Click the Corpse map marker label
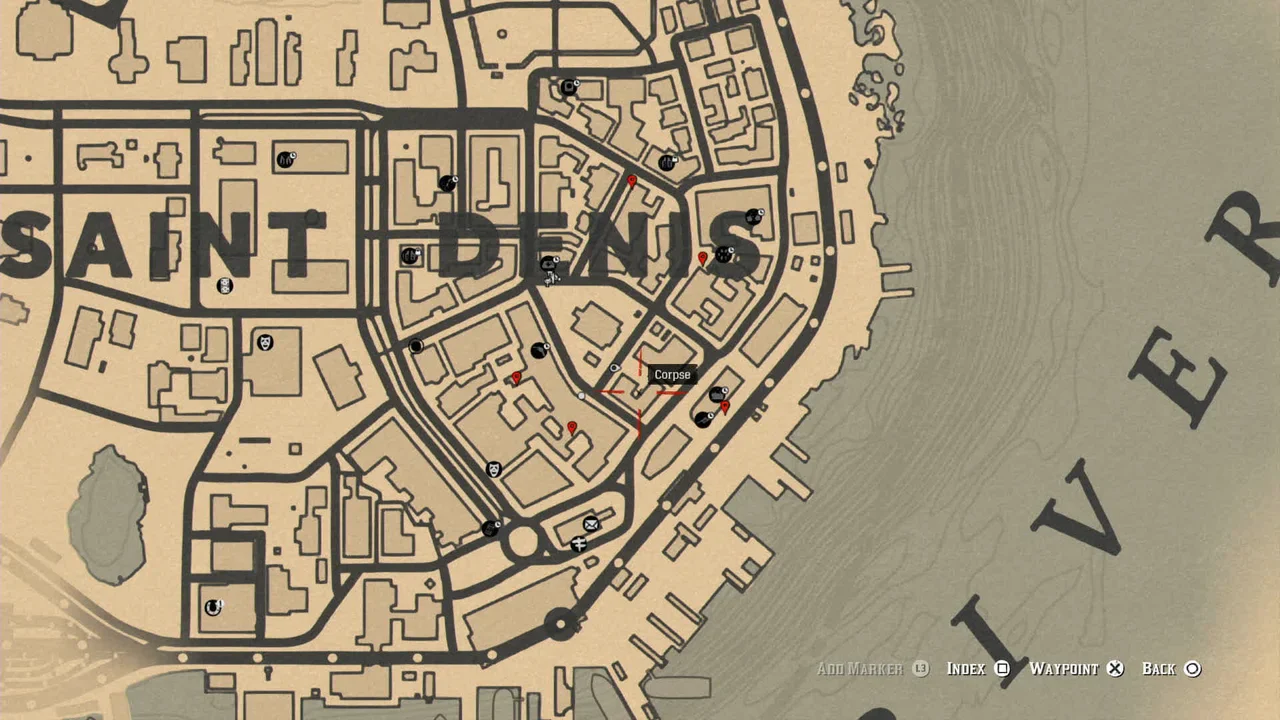 click(672, 375)
